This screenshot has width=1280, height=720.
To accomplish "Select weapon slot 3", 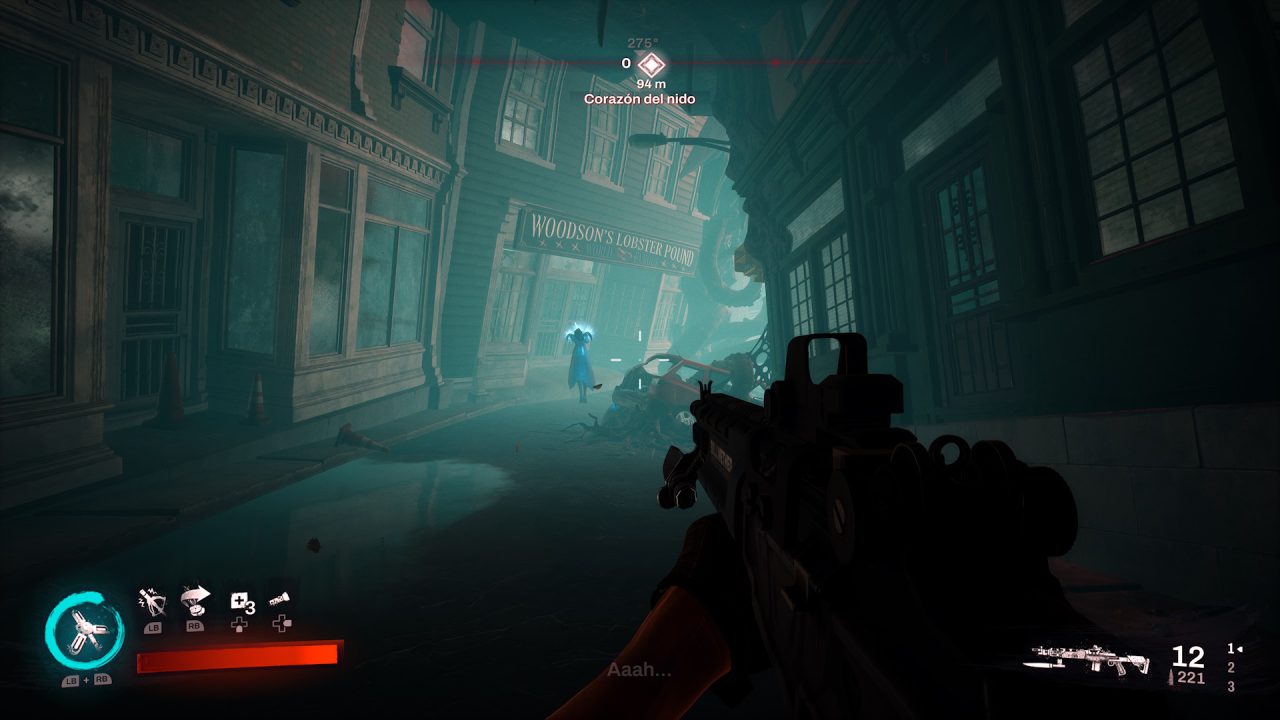I will [1231, 686].
